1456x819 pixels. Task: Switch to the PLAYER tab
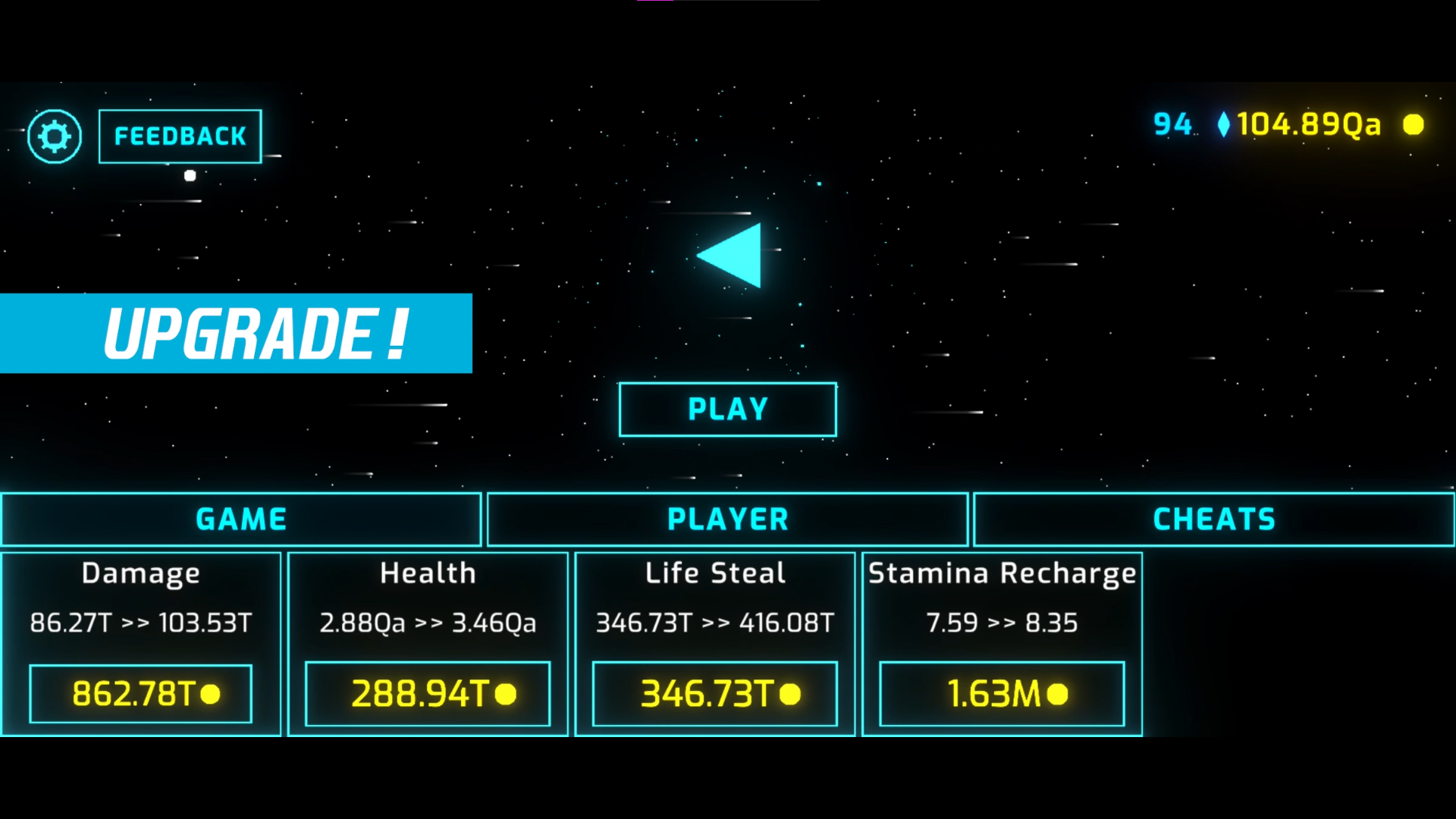727,519
